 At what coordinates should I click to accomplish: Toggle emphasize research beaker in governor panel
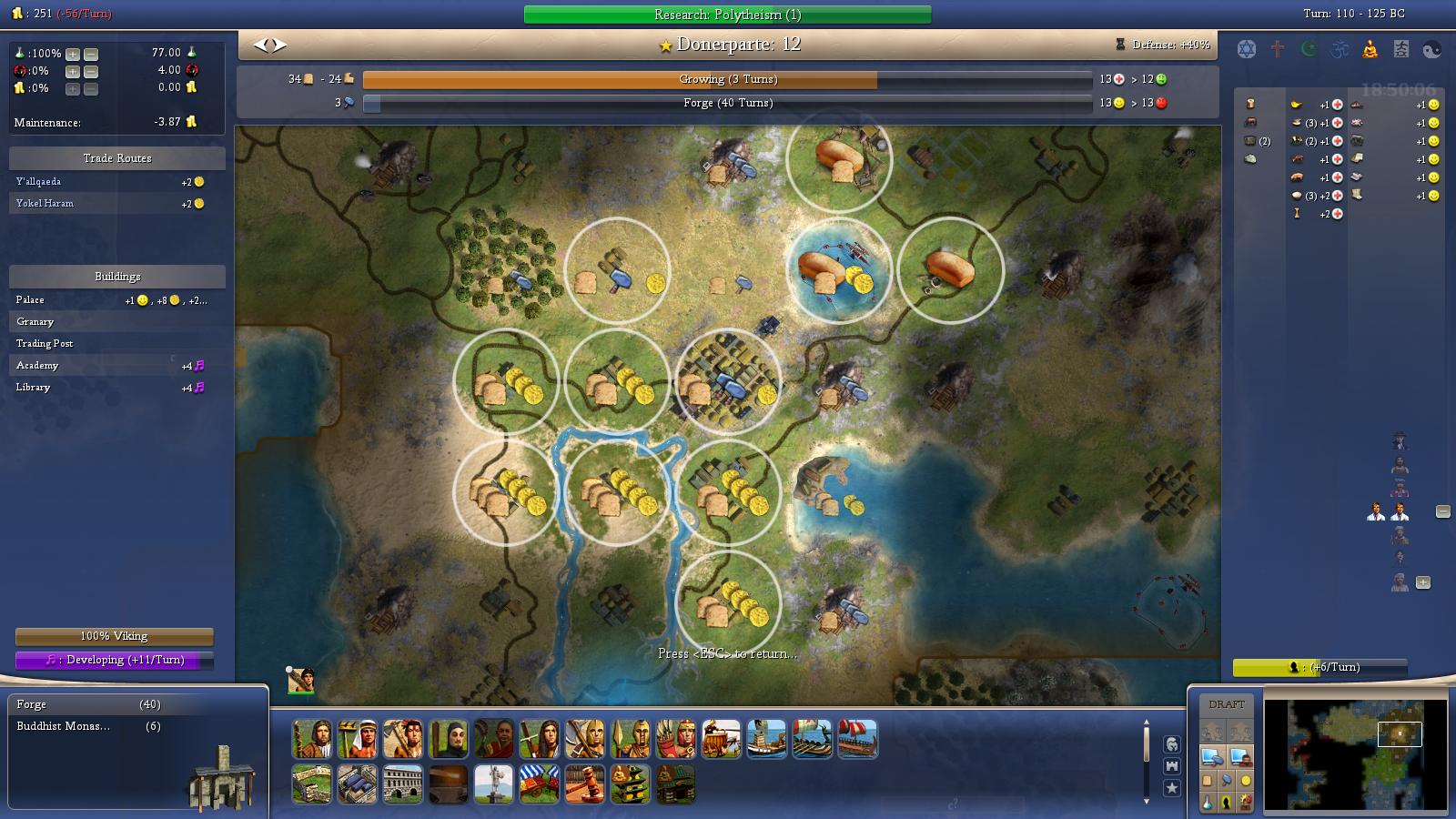tap(1208, 803)
